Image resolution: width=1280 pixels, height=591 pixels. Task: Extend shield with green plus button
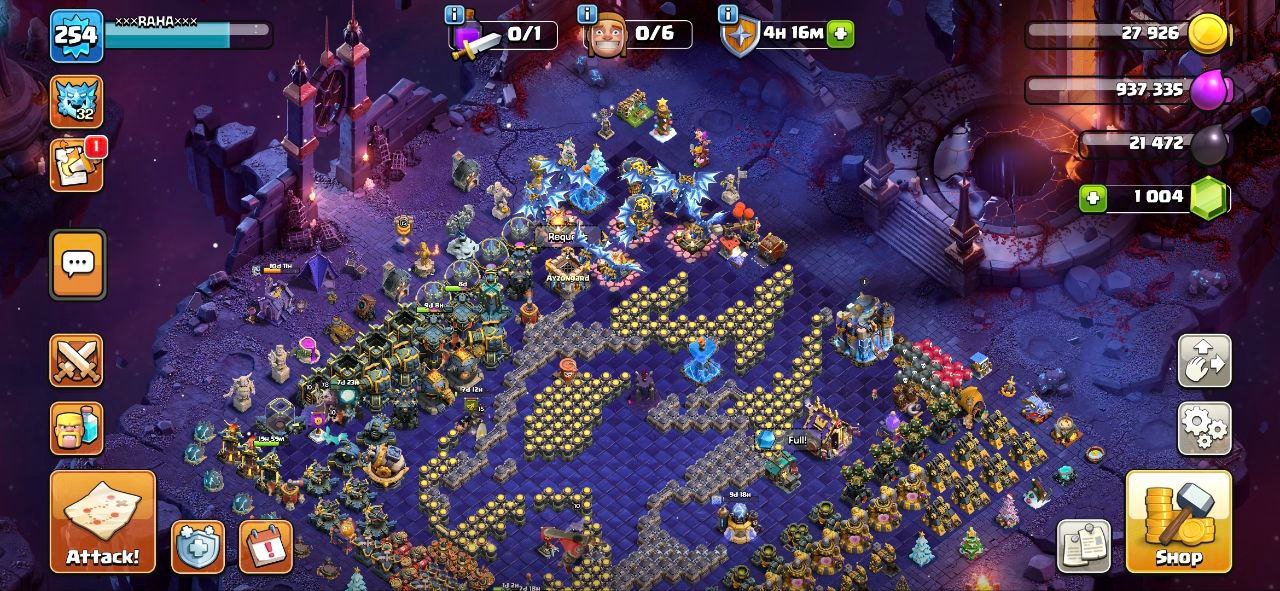pos(841,34)
